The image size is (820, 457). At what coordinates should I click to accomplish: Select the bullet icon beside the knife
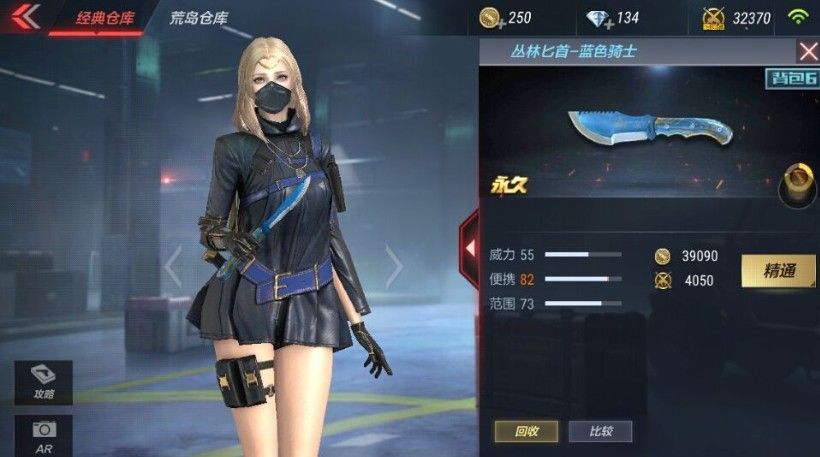(799, 183)
